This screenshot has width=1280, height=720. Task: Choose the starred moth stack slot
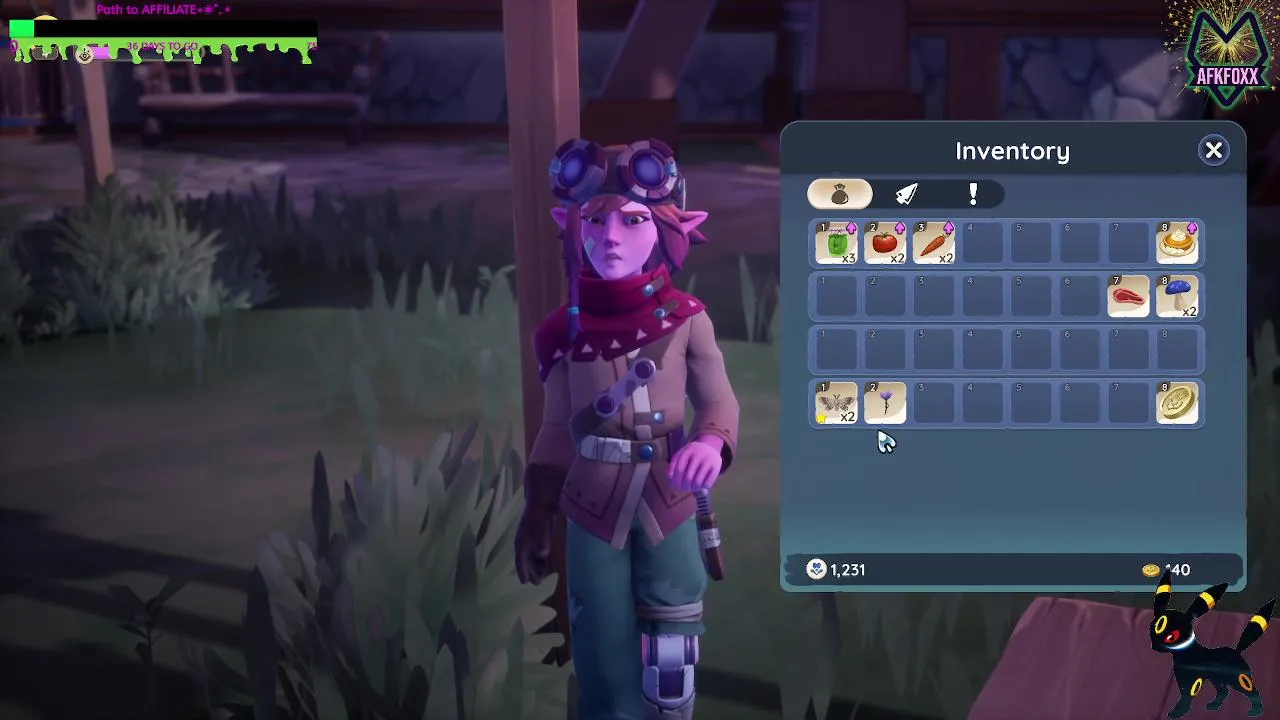836,404
